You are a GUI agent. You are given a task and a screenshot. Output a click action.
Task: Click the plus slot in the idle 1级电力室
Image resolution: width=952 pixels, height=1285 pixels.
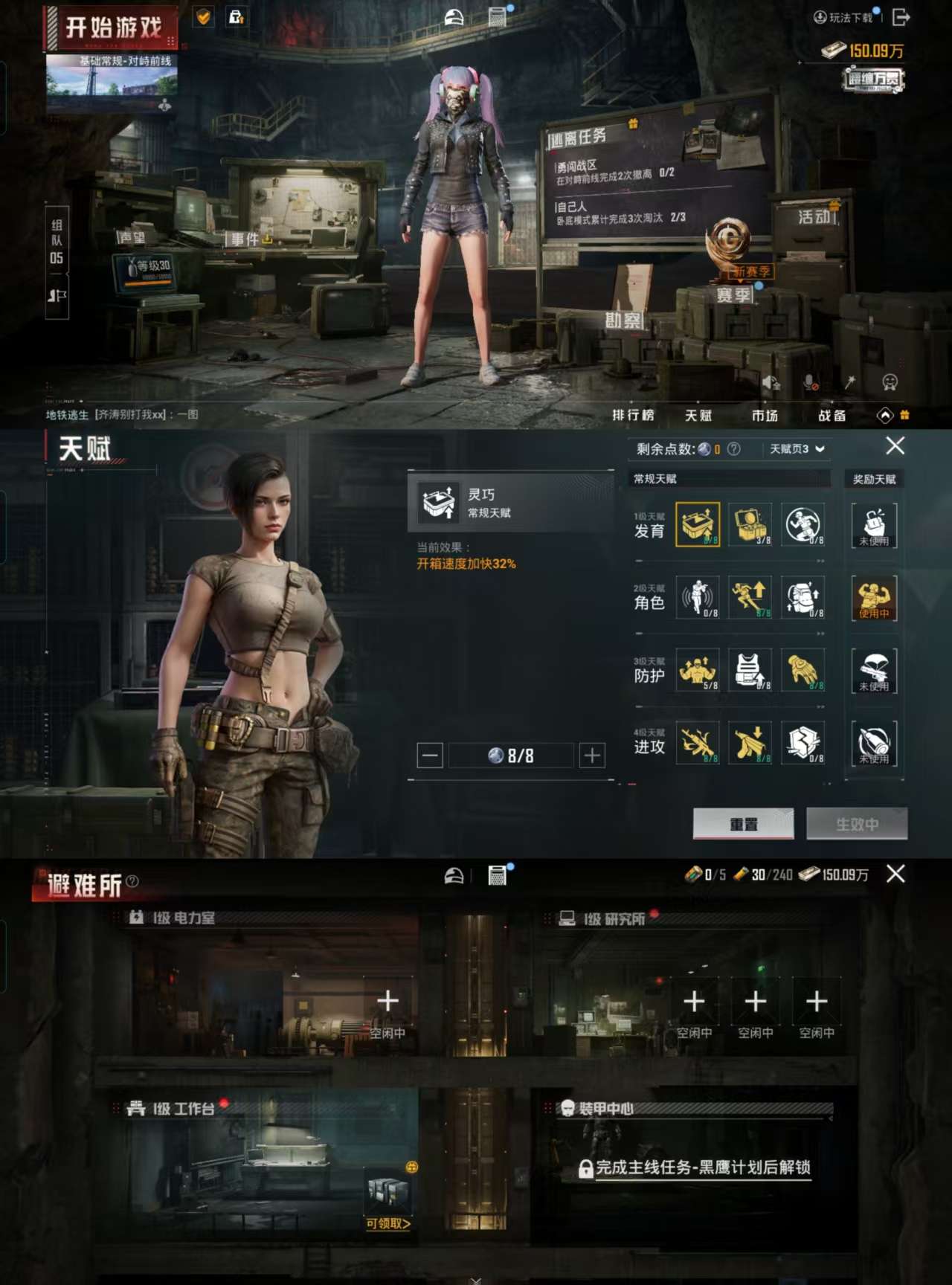point(386,1000)
